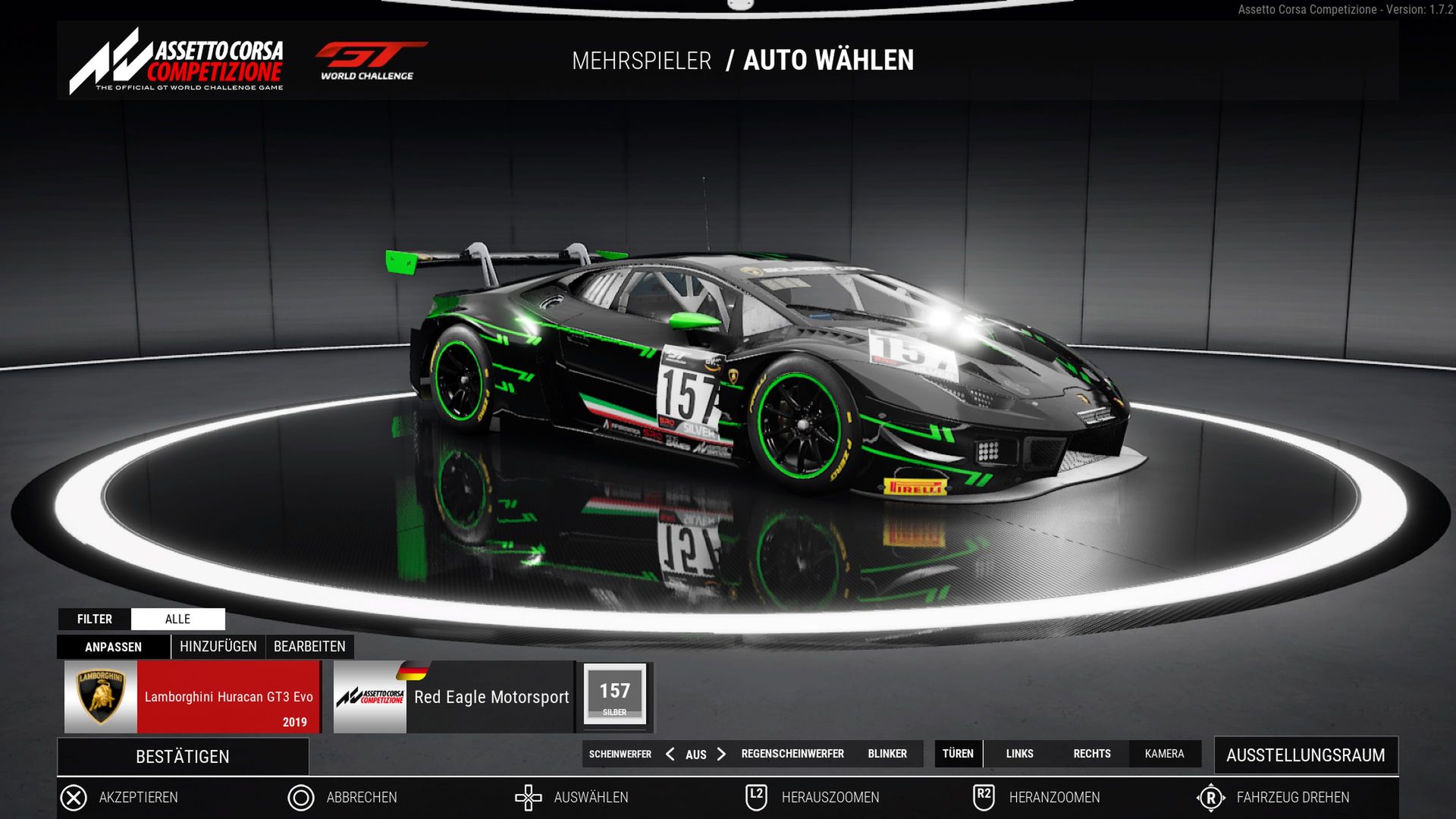Click the Filter label

pyautogui.click(x=95, y=619)
